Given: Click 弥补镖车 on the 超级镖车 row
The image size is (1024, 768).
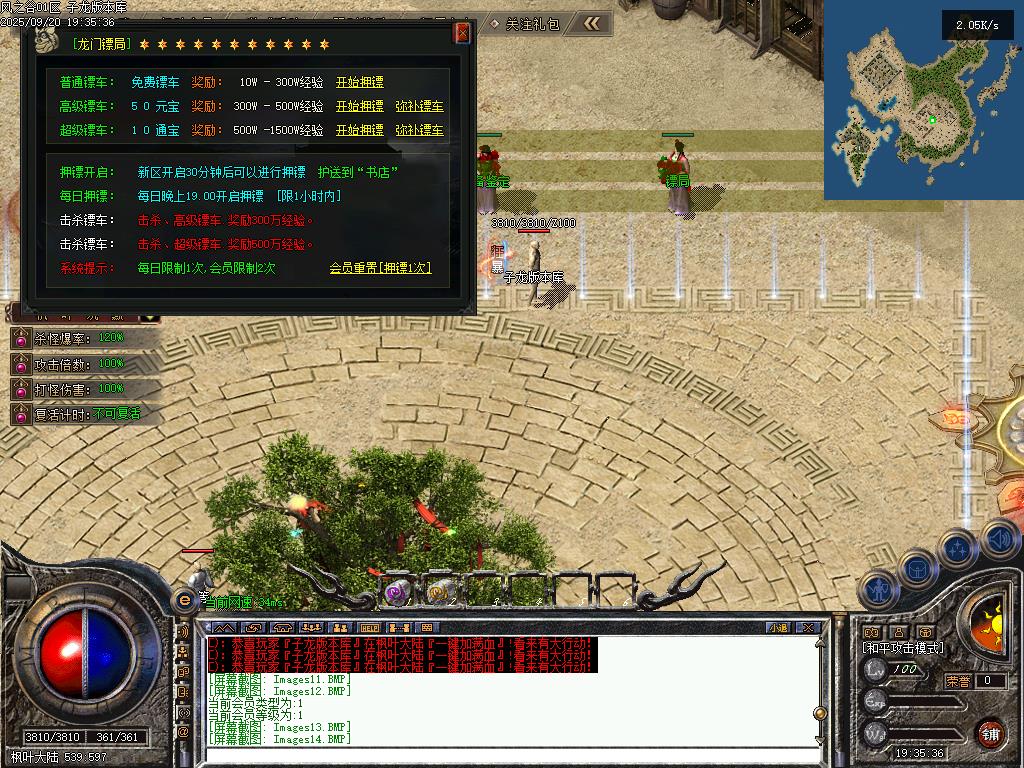Looking at the screenshot, I should pyautogui.click(x=419, y=130).
